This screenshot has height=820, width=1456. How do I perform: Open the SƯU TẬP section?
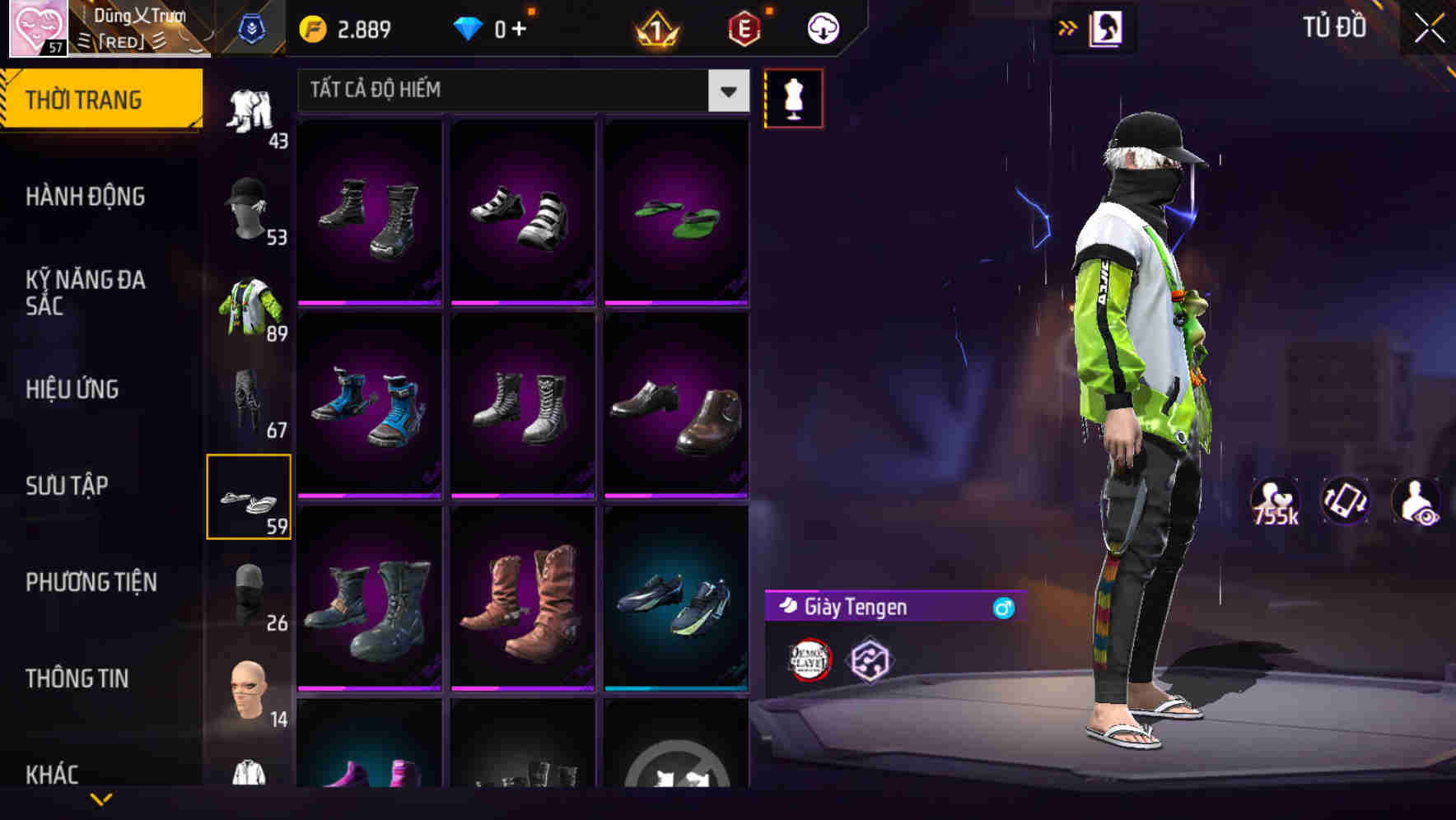pos(68,486)
